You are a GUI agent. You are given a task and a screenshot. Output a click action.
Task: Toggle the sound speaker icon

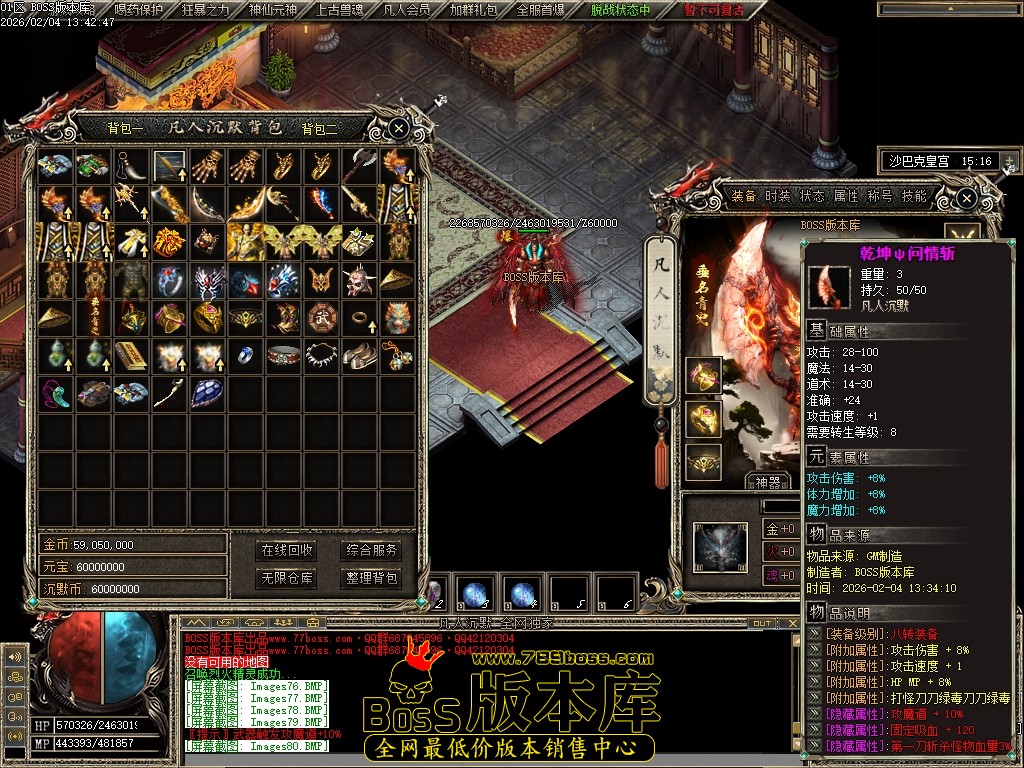pyautogui.click(x=14, y=657)
